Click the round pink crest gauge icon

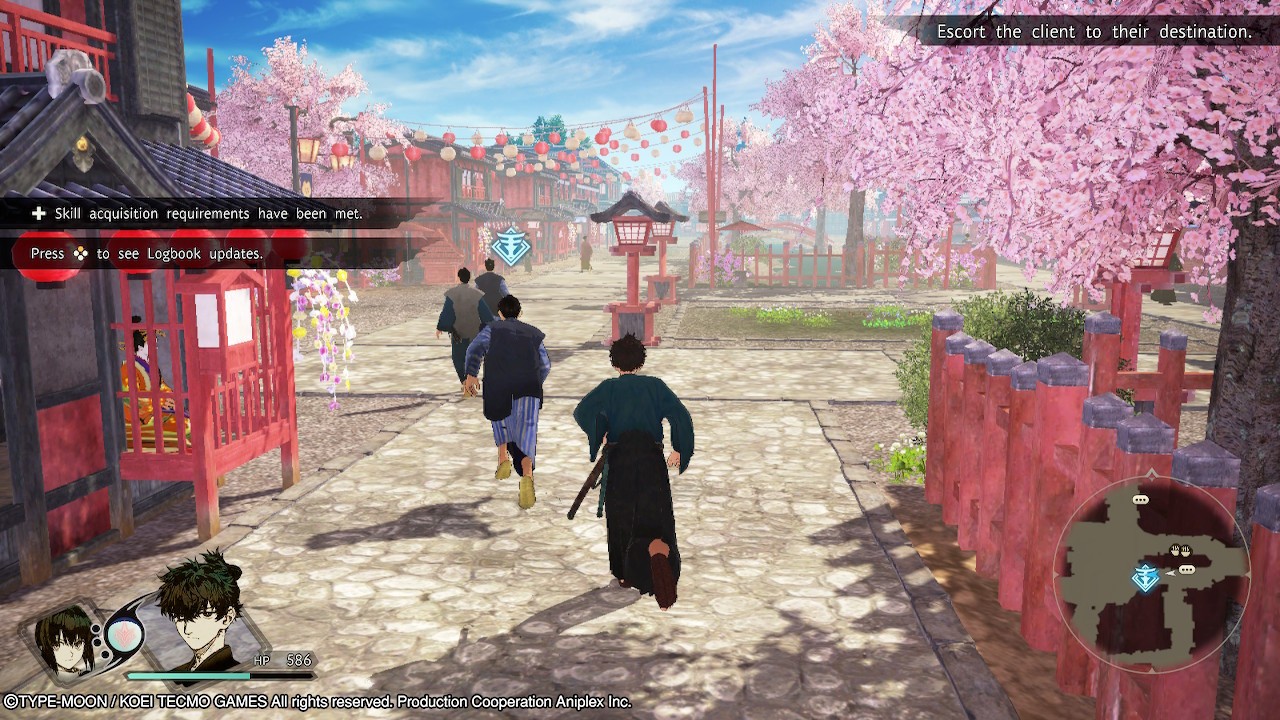point(124,636)
